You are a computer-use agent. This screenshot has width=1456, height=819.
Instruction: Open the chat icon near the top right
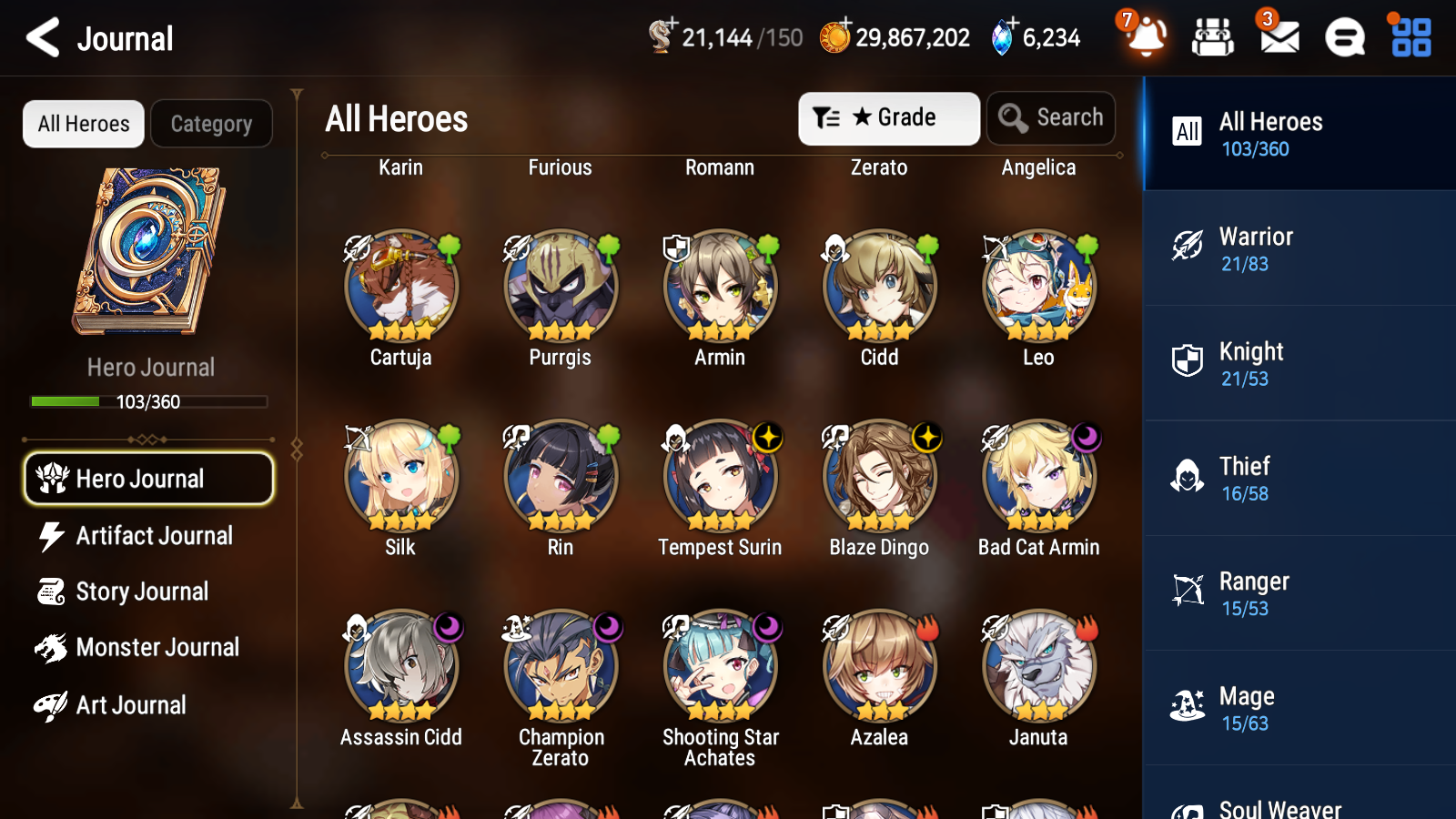[x=1343, y=37]
